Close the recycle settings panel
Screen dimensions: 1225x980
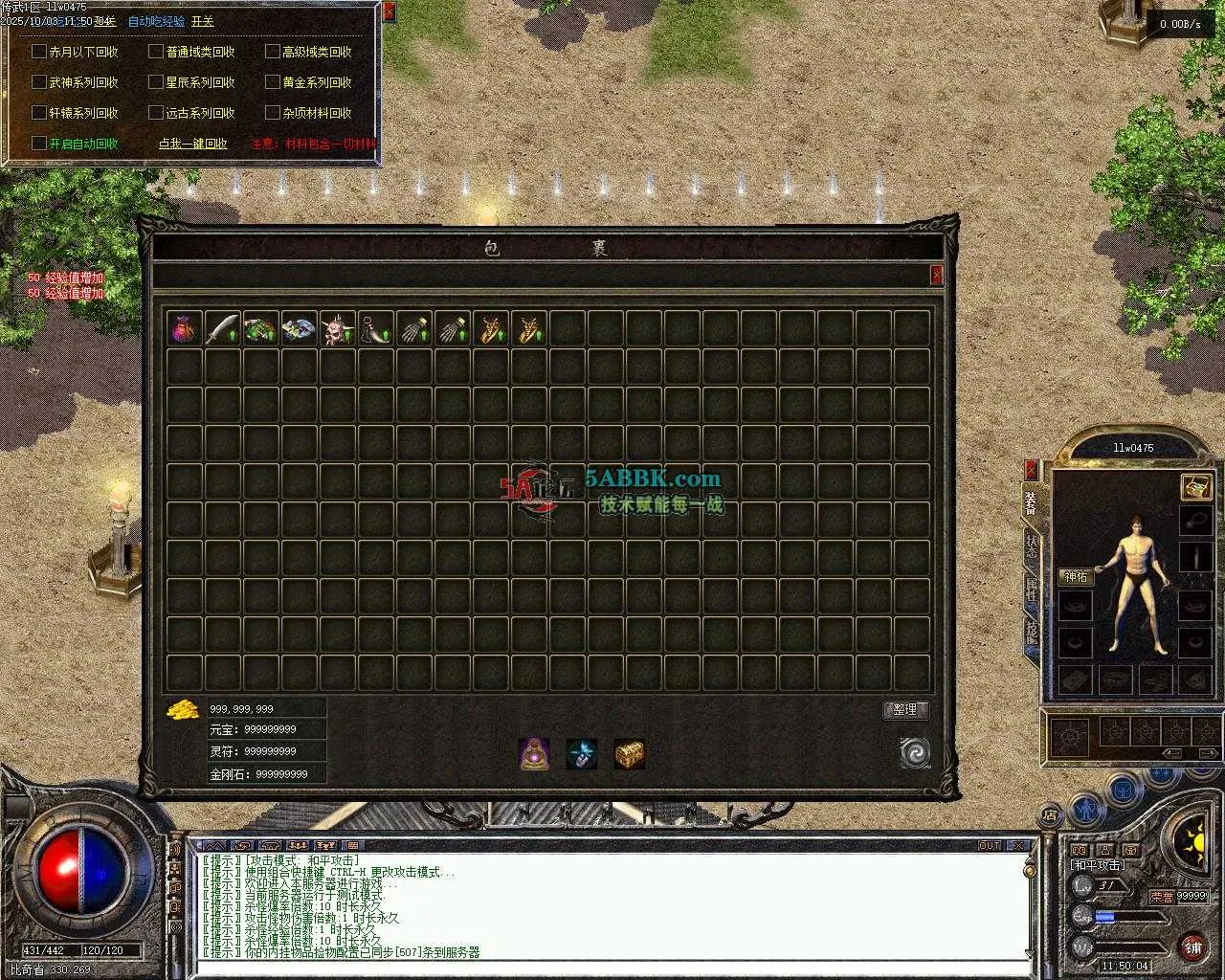(389, 12)
